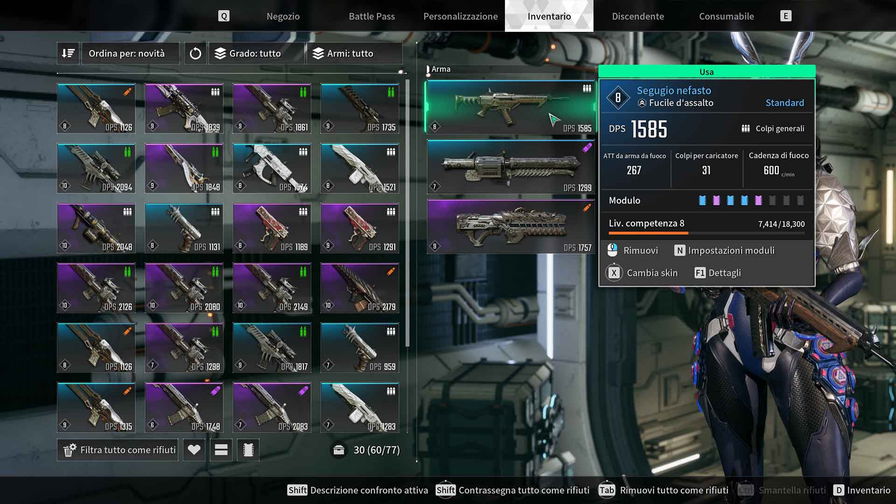Click 'Filtra tutto come rifiuti' button
This screenshot has height=504, width=896.
119,450
